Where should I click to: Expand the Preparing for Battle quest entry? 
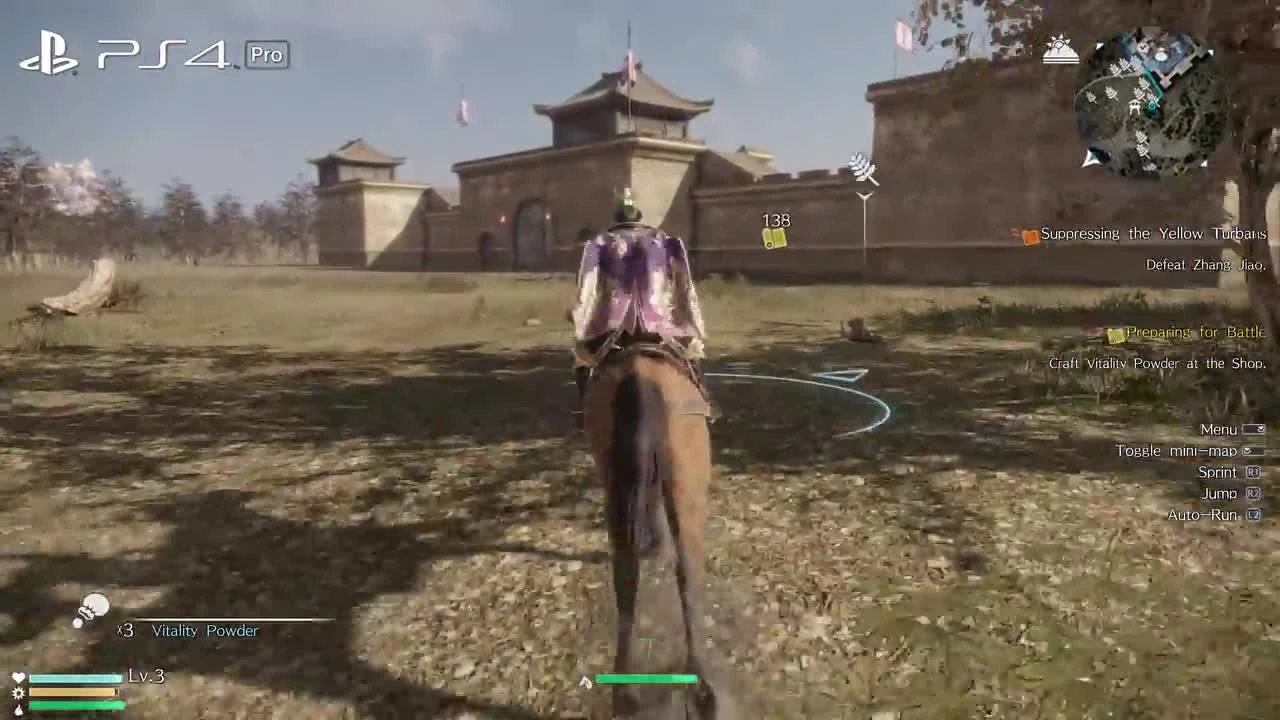point(1195,332)
